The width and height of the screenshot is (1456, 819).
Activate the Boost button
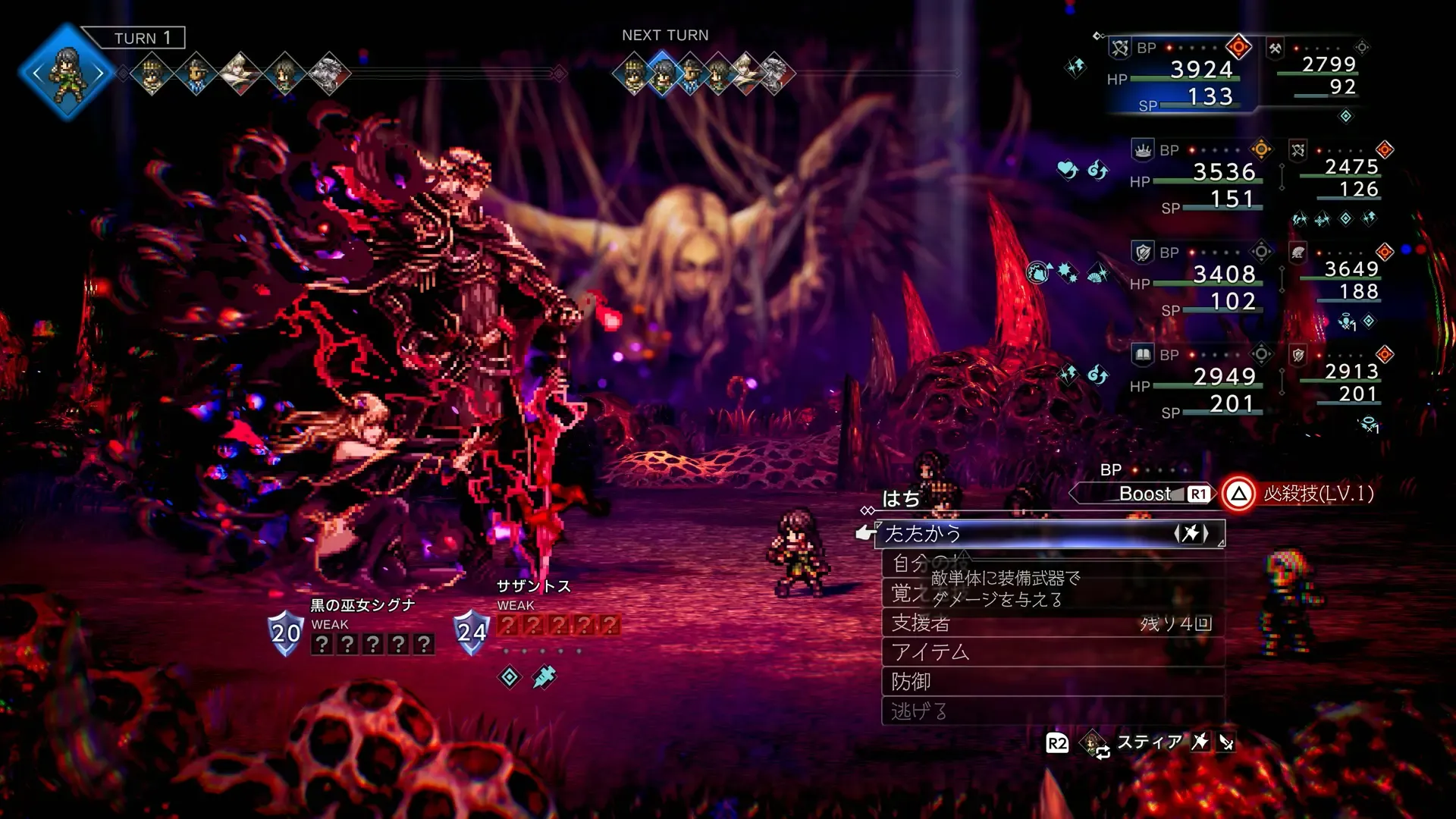1145,494
